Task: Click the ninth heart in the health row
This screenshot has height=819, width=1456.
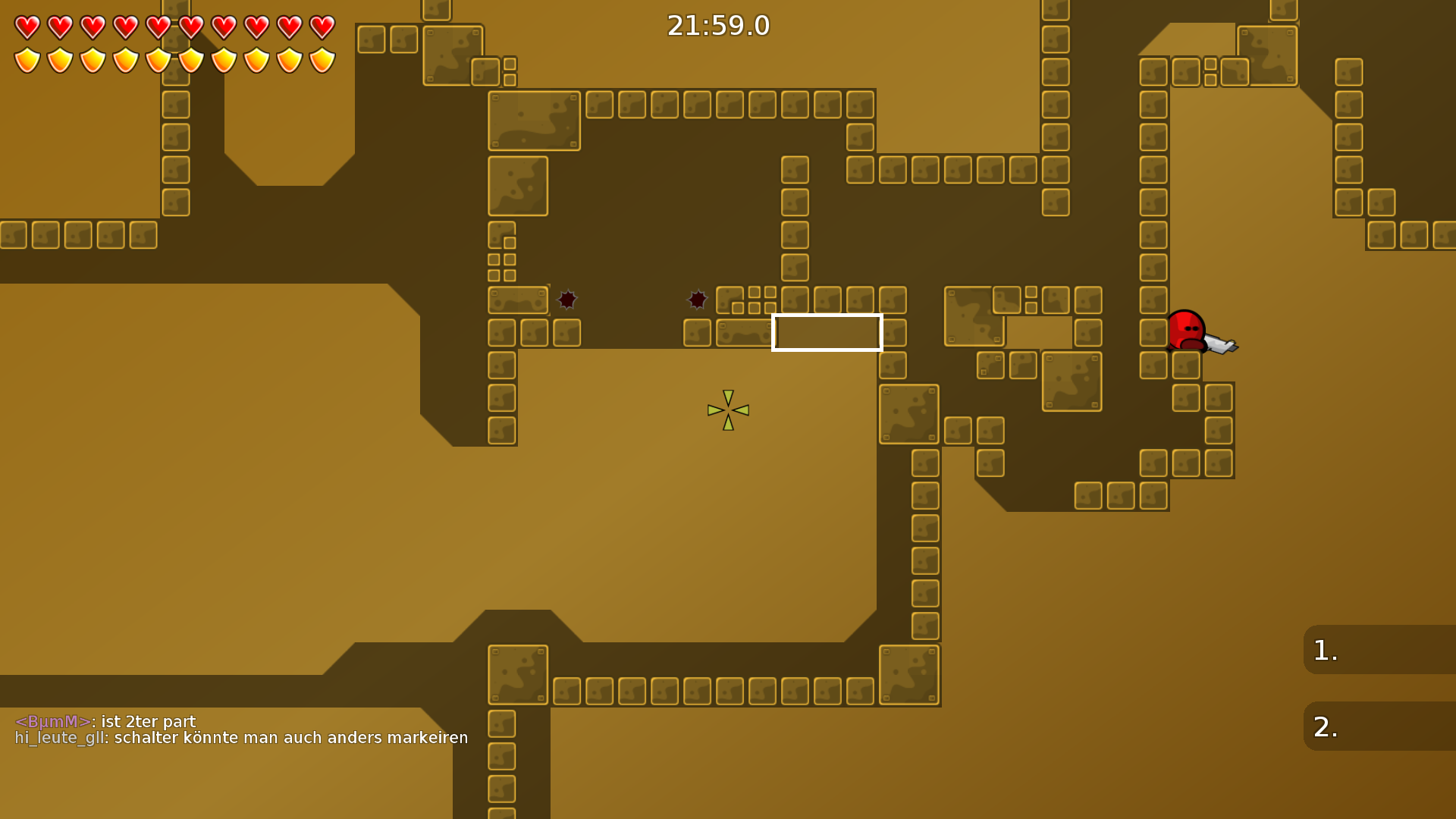Action: click(289, 27)
